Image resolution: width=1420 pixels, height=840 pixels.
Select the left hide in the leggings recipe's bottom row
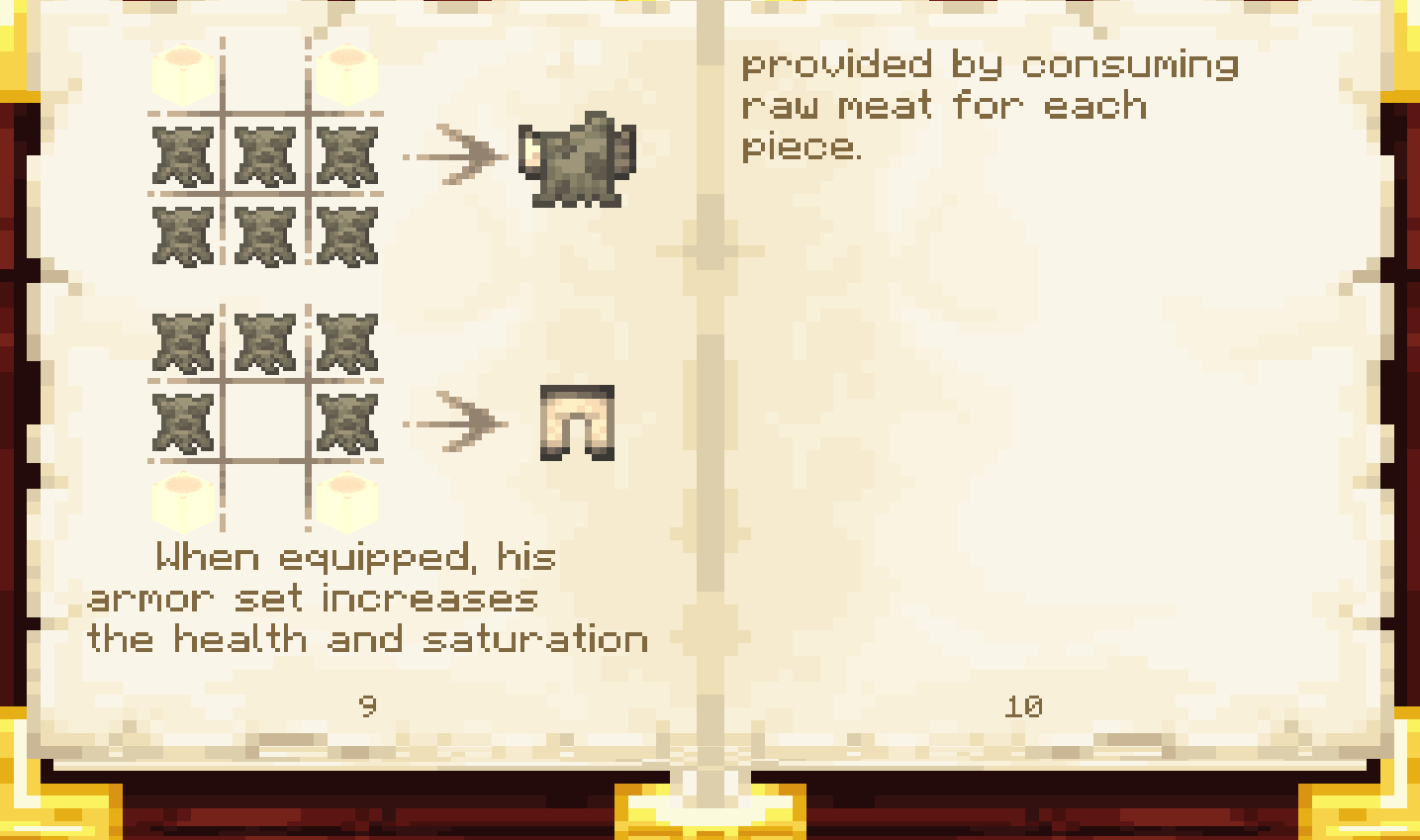pyautogui.click(x=181, y=420)
